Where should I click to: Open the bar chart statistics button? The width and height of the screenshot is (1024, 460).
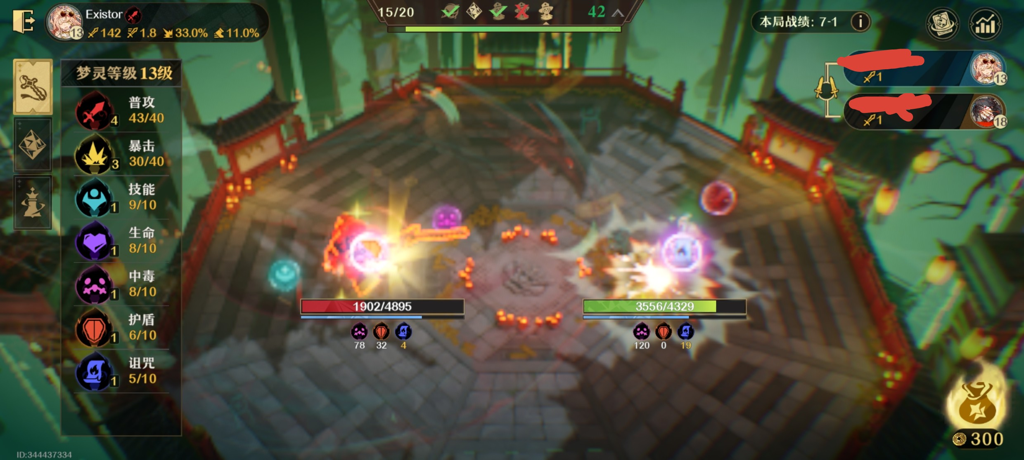(x=986, y=23)
